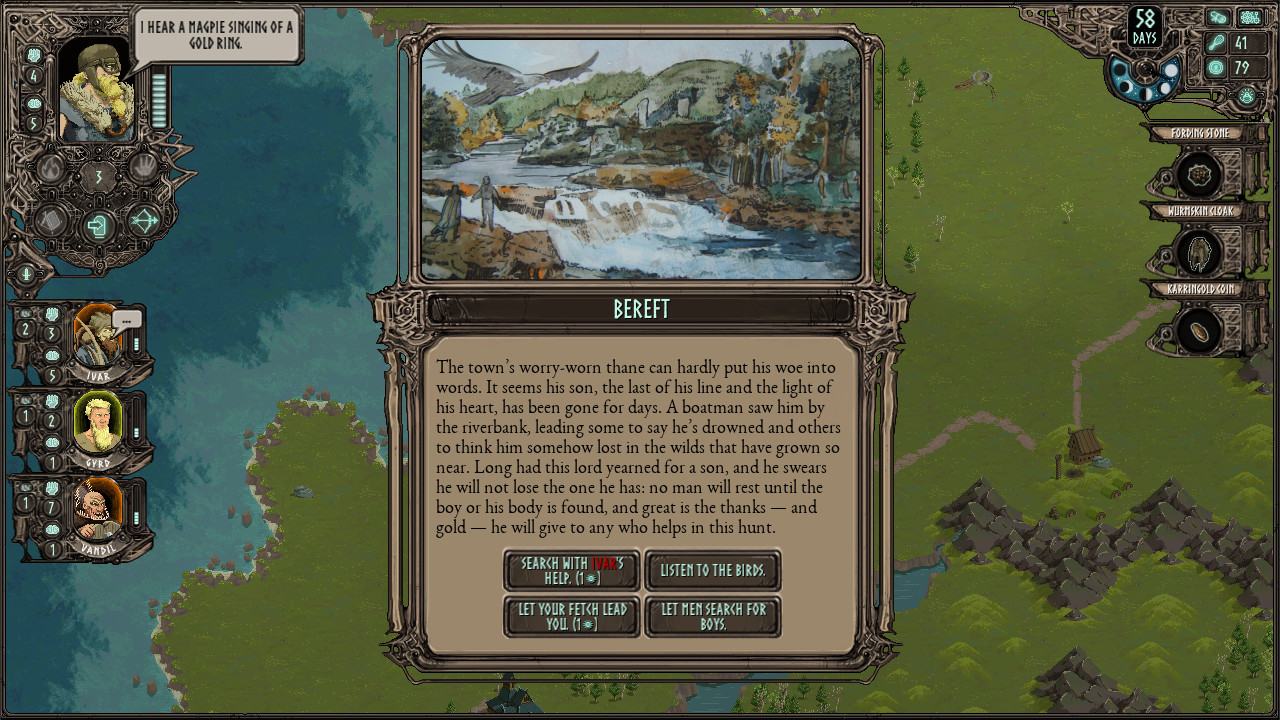
Task: Select the food drumstick resource icon showing 41
Action: pyautogui.click(x=1216, y=43)
